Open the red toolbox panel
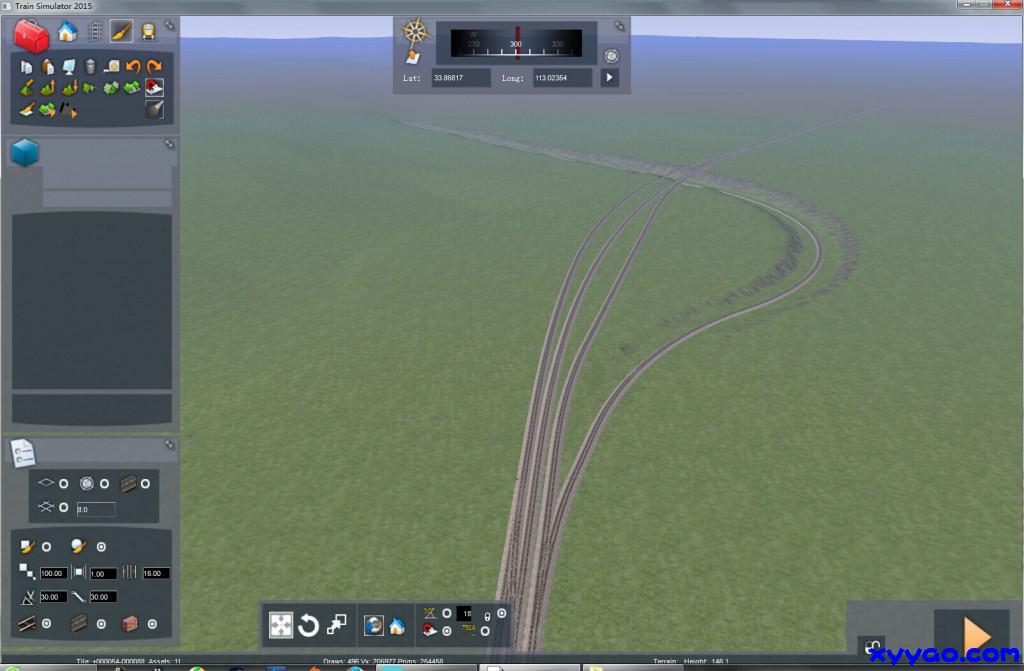The height and width of the screenshot is (671, 1024). tap(31, 36)
